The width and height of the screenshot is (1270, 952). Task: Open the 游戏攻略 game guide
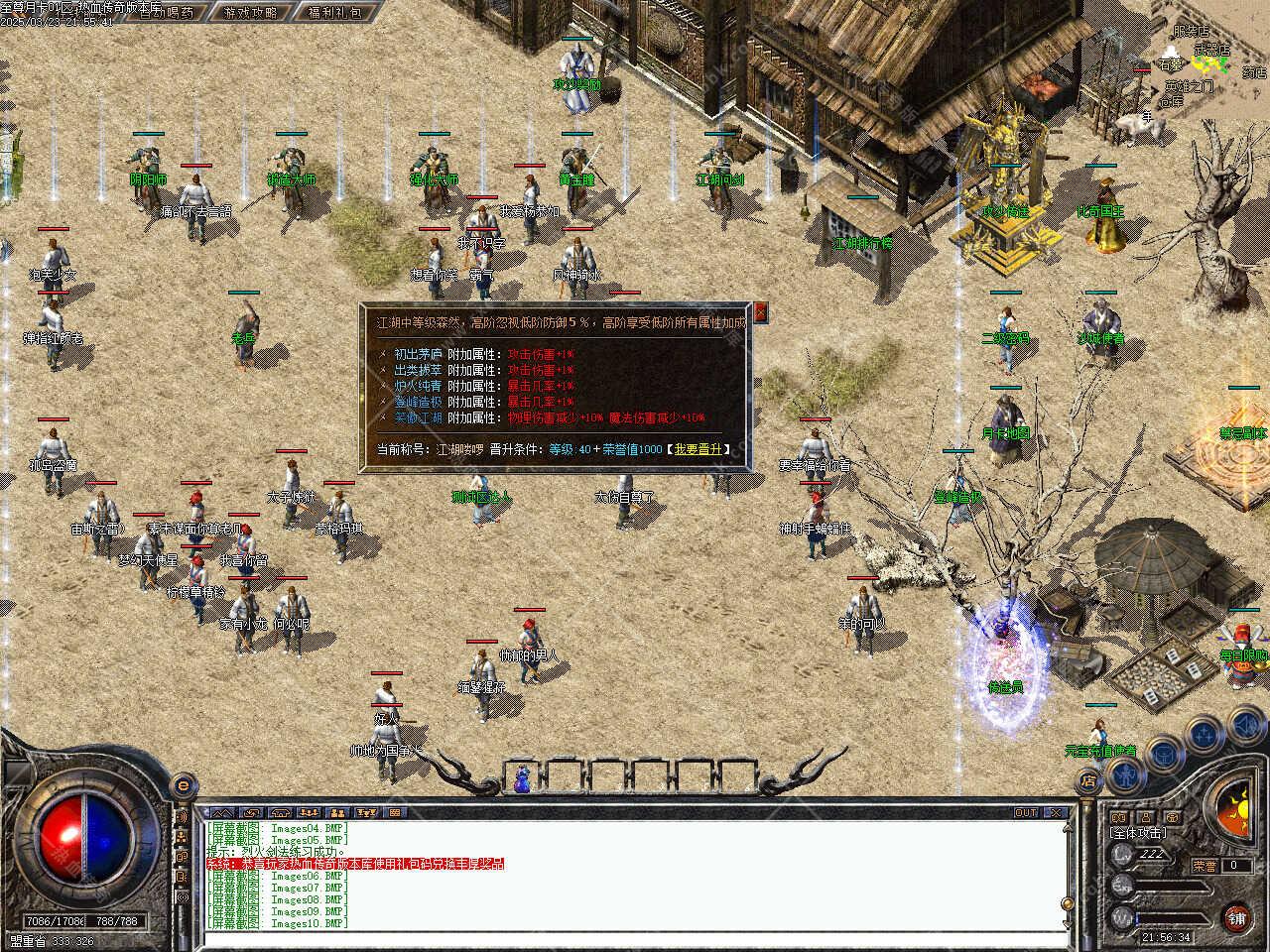click(x=250, y=13)
